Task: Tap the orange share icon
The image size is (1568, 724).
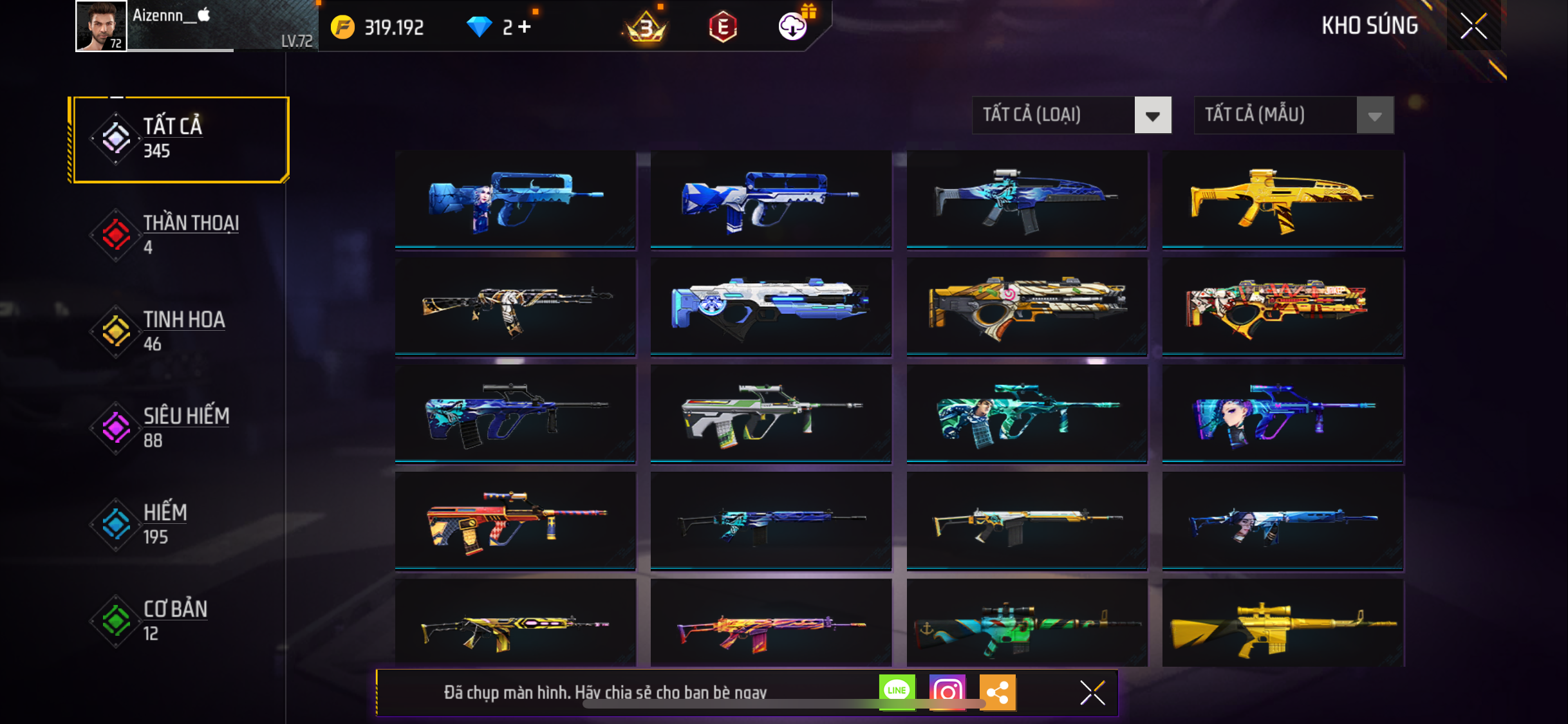Action: pos(997,692)
